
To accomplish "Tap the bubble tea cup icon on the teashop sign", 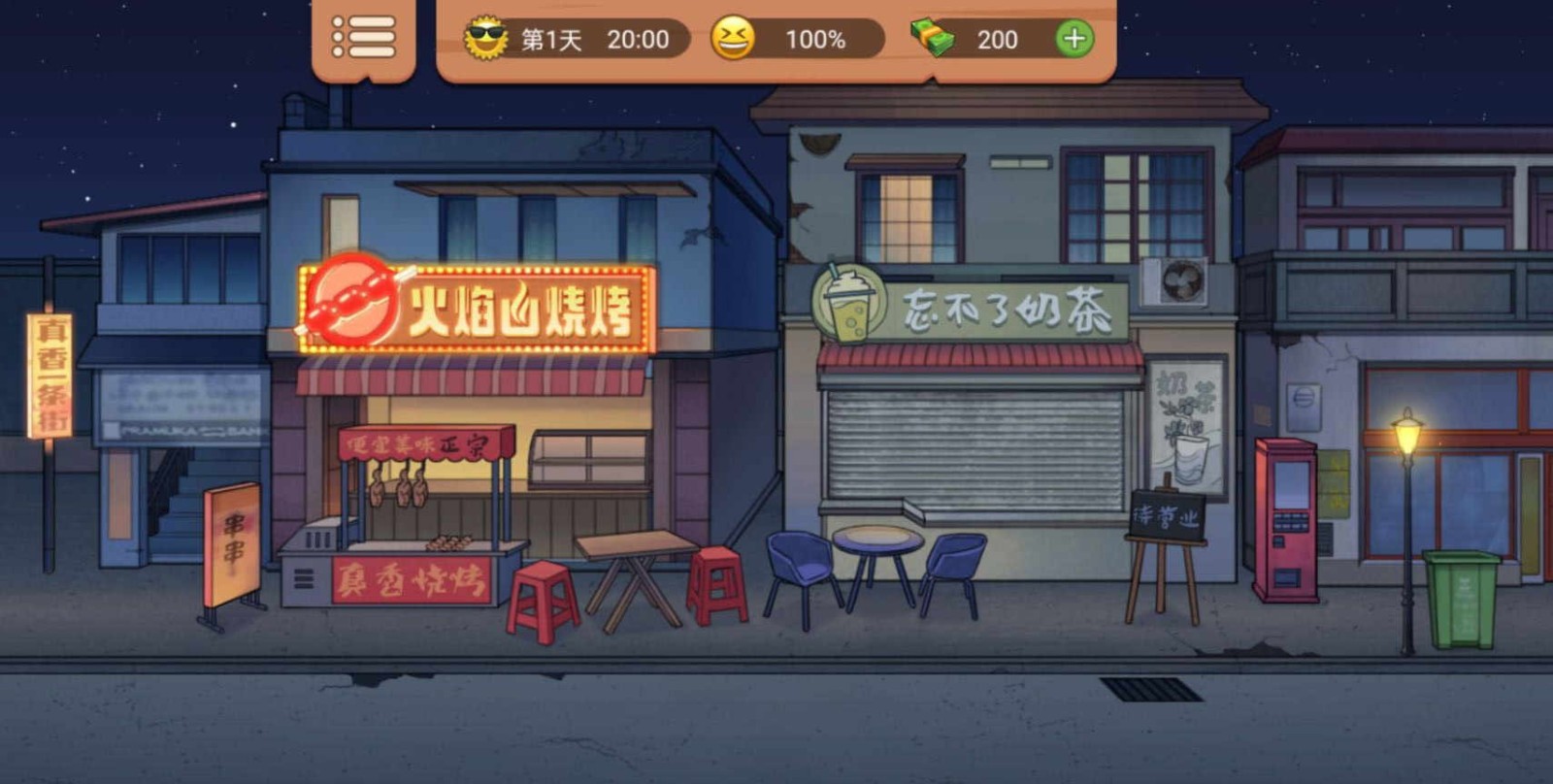I will pyautogui.click(x=847, y=303).
